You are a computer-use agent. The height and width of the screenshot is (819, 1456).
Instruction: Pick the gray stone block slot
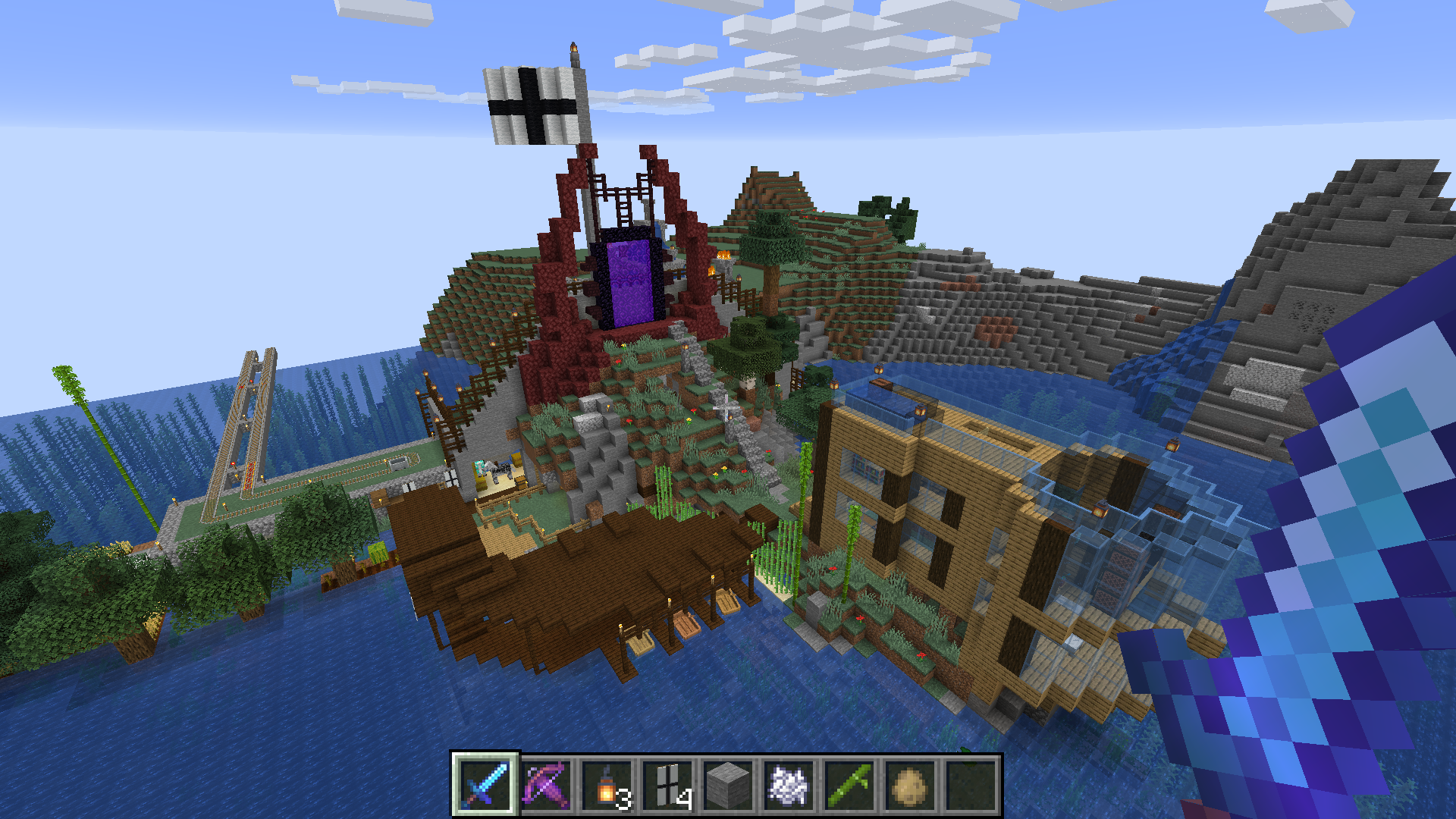tap(727, 785)
